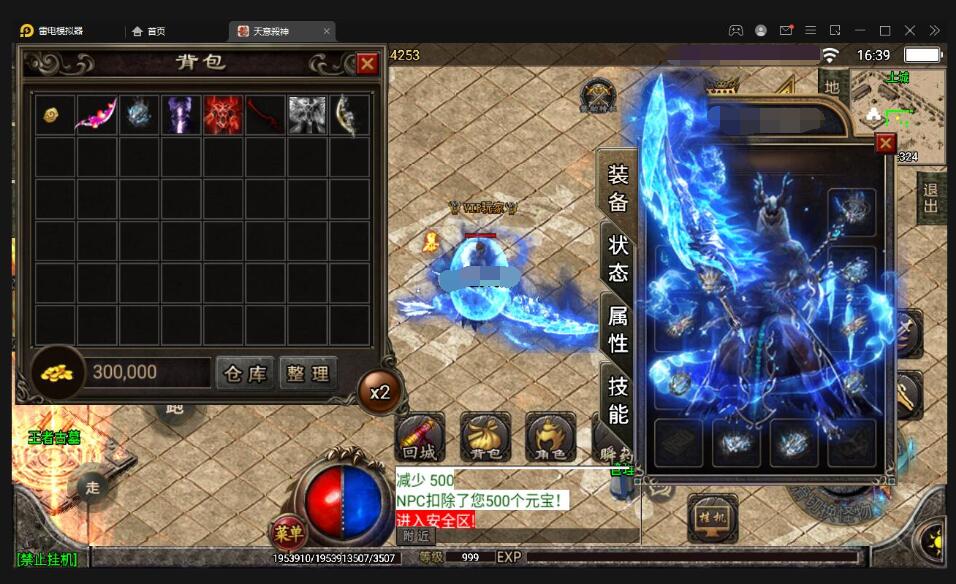
Task: Show the 技能 skills tab
Action: click(618, 400)
